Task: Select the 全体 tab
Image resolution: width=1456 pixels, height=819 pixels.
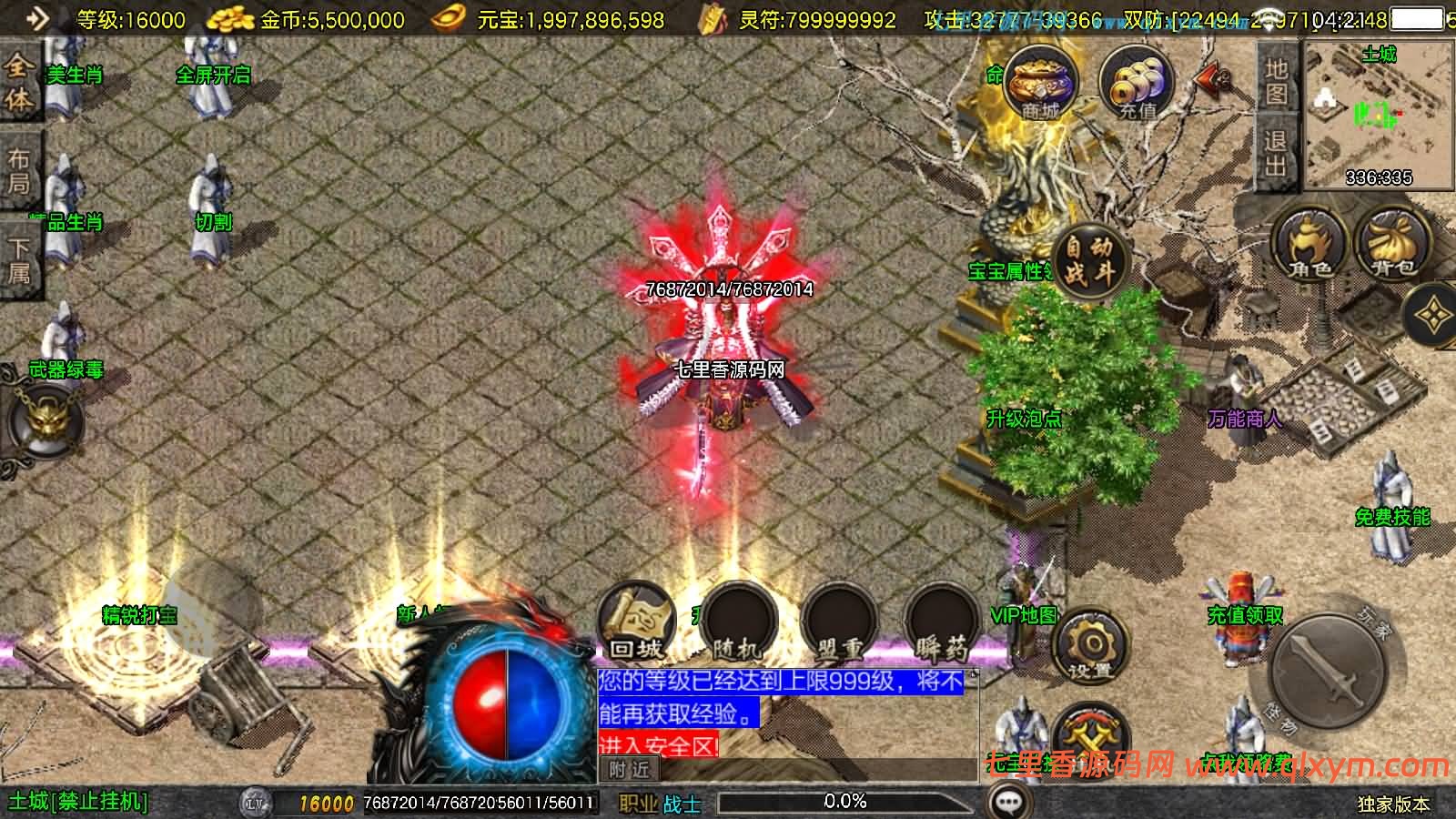Action: pyautogui.click(x=18, y=82)
